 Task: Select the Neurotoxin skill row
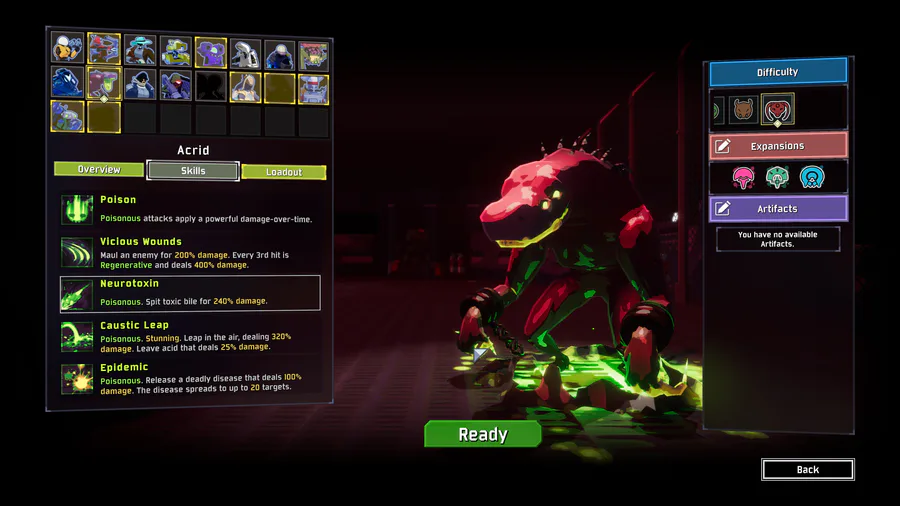pos(189,292)
